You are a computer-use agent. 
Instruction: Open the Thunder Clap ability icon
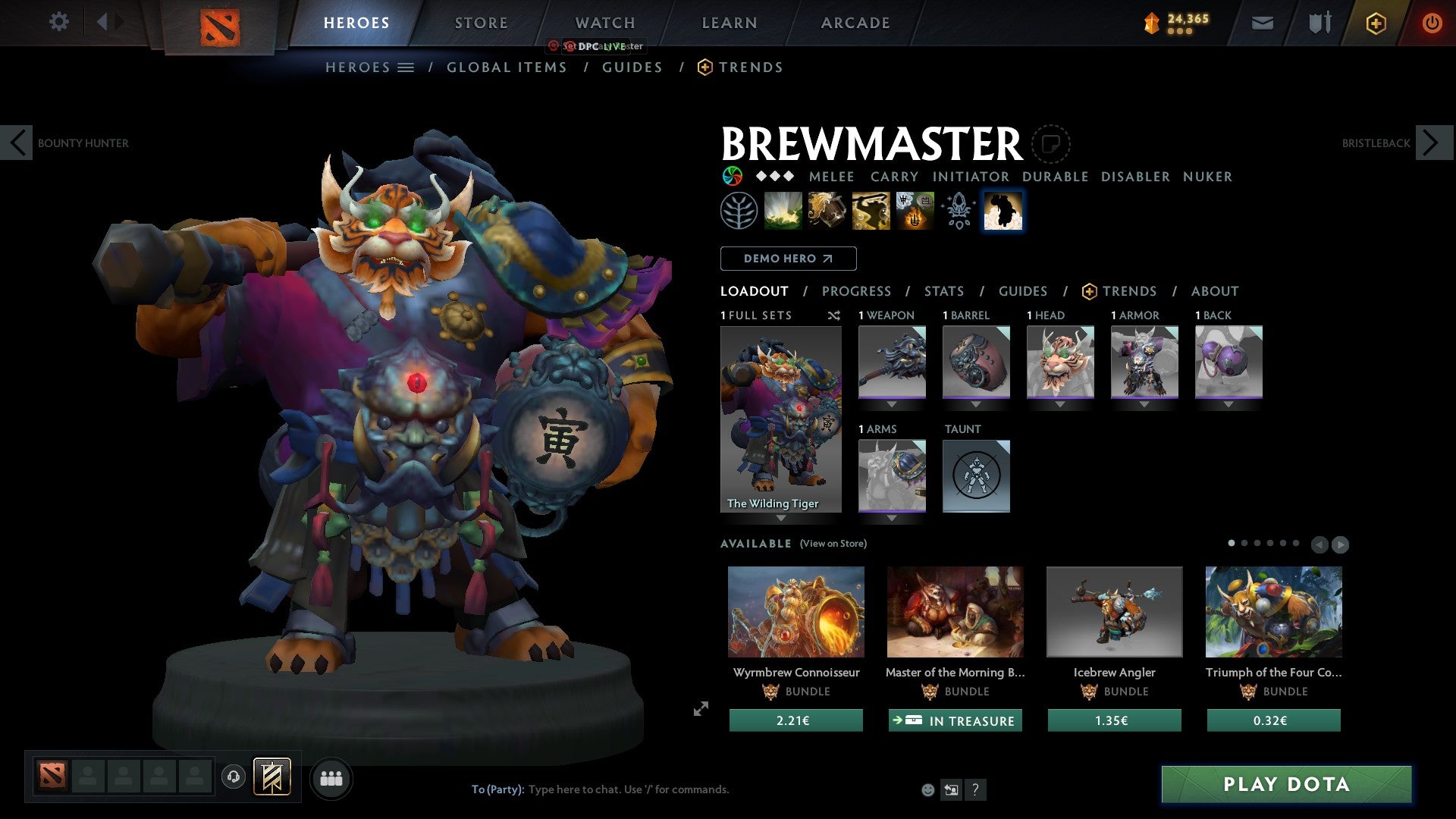783,210
